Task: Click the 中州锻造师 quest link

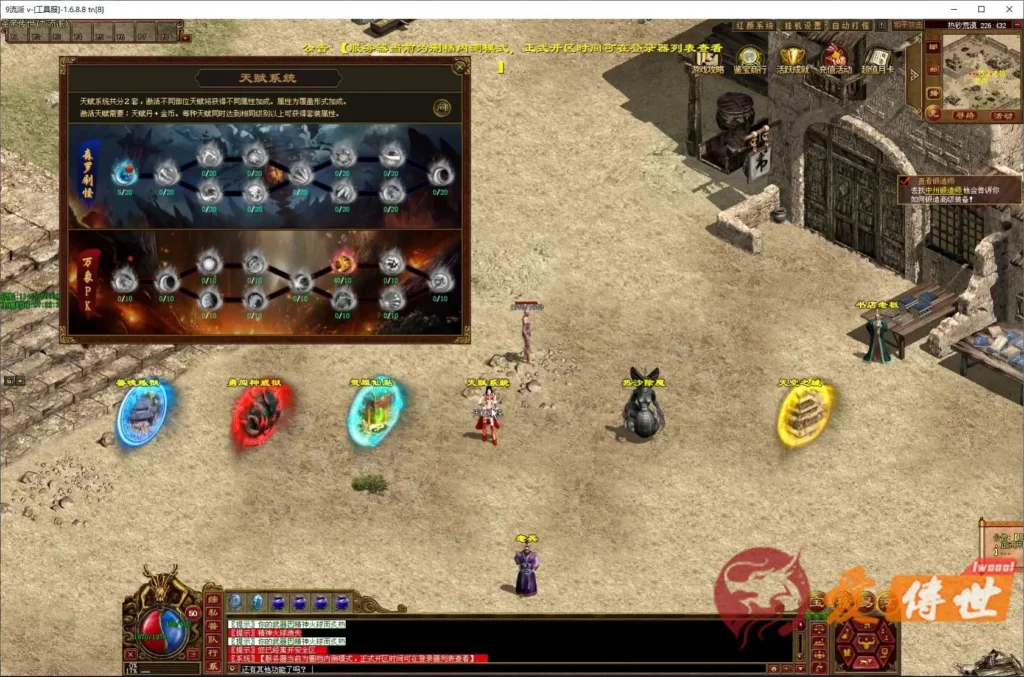Action: click(941, 189)
